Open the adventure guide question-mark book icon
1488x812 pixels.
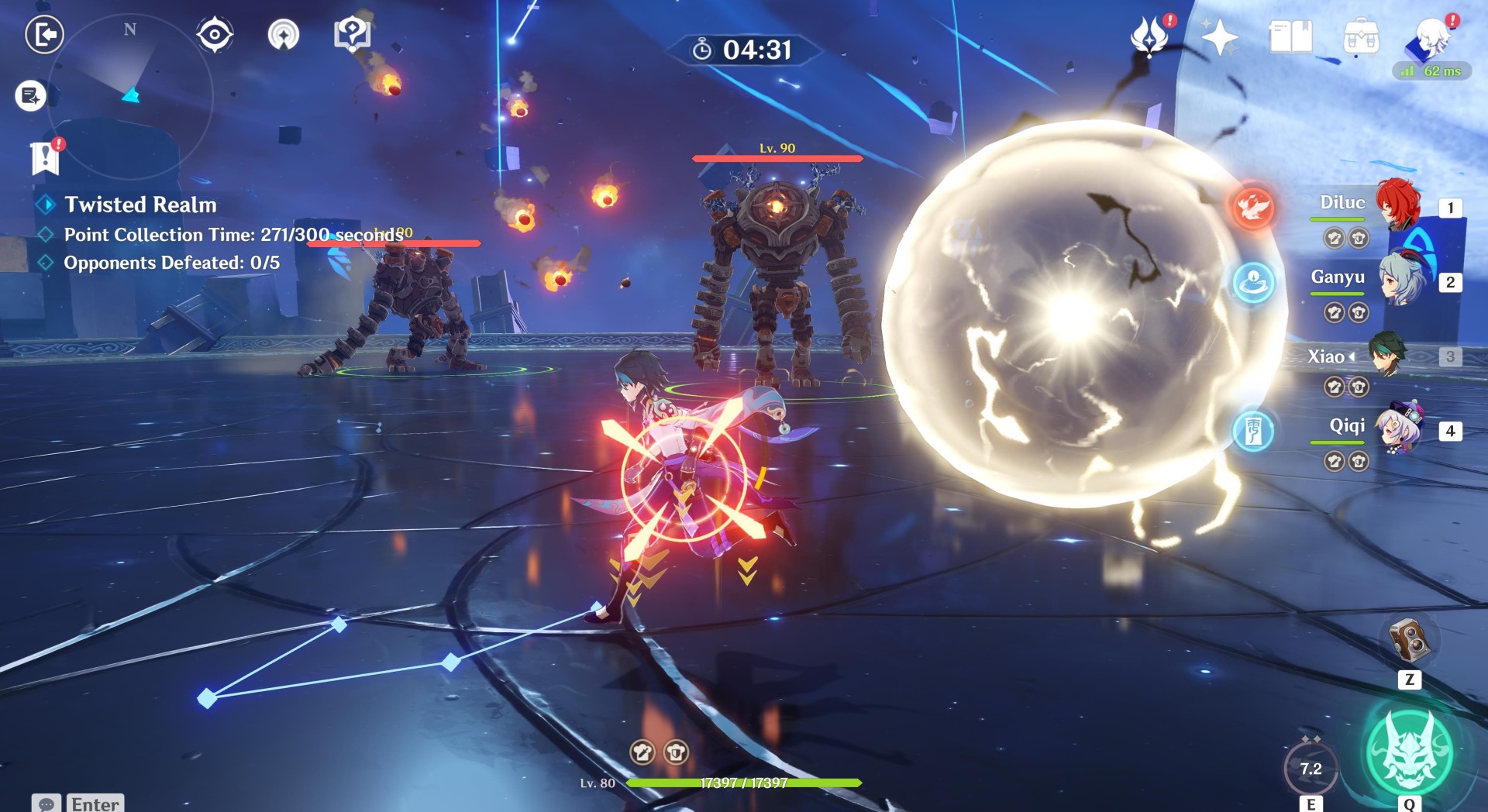[x=351, y=33]
